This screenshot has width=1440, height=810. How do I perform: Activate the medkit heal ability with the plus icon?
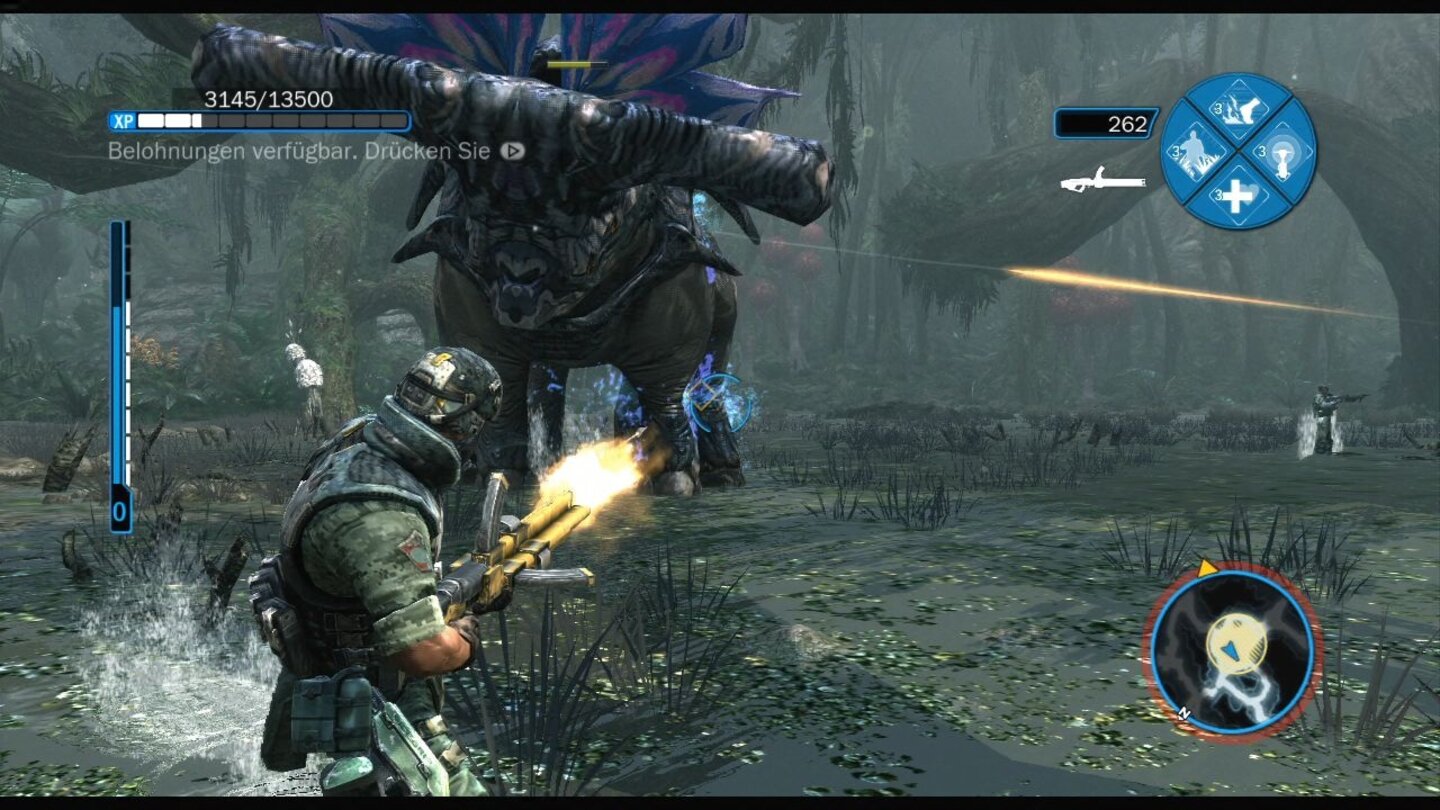pos(1238,197)
